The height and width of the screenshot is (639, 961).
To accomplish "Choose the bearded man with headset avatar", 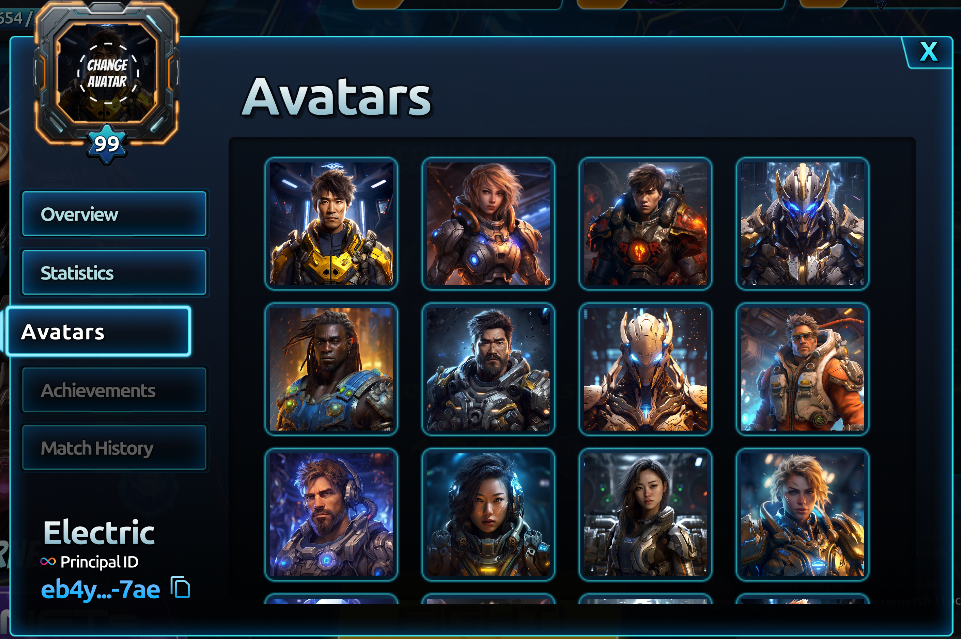I will point(331,514).
